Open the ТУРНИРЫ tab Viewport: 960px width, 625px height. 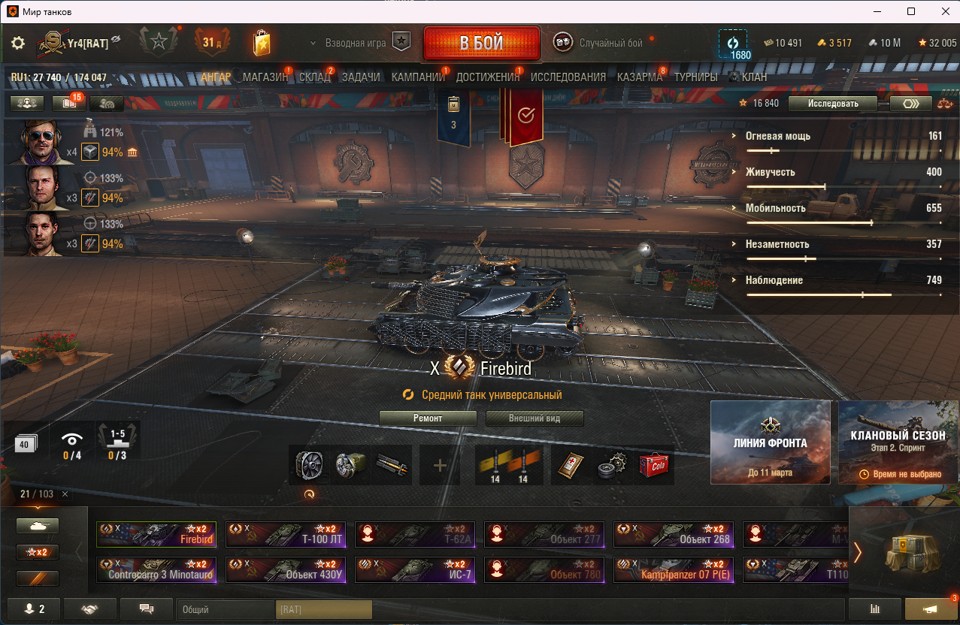pyautogui.click(x=695, y=77)
